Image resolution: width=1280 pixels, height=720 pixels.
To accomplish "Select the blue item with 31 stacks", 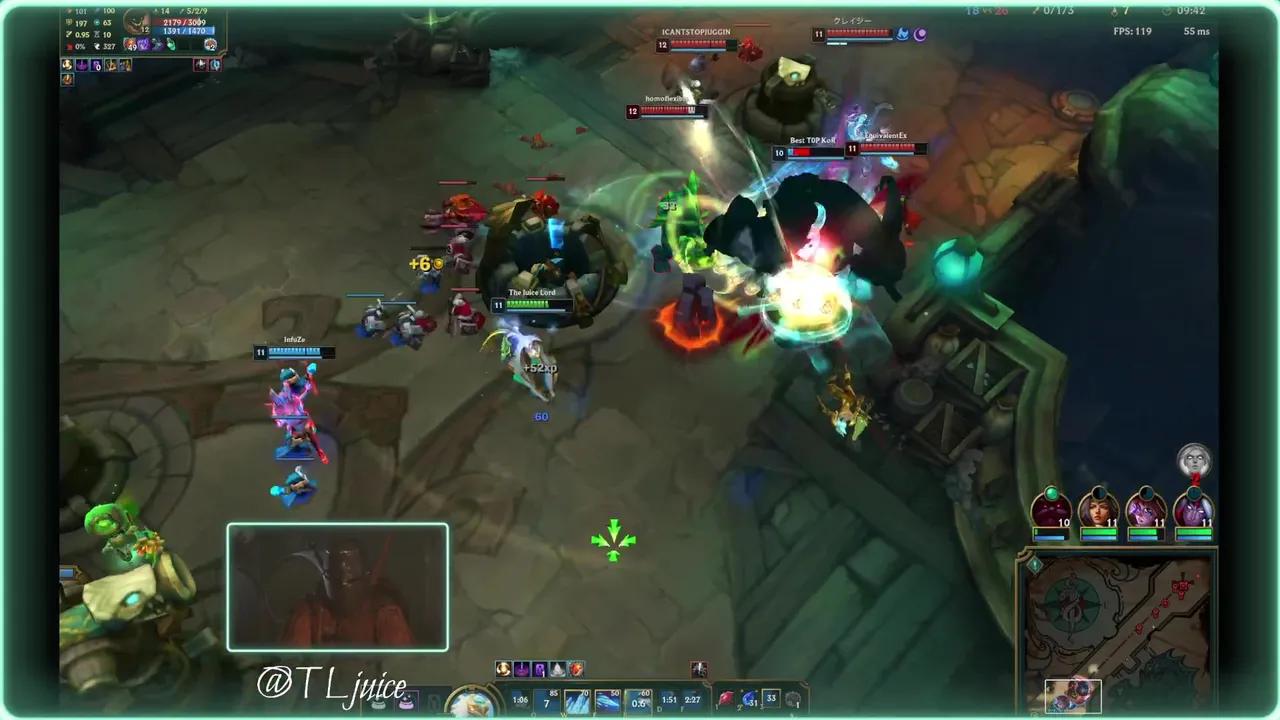I will click(x=748, y=700).
